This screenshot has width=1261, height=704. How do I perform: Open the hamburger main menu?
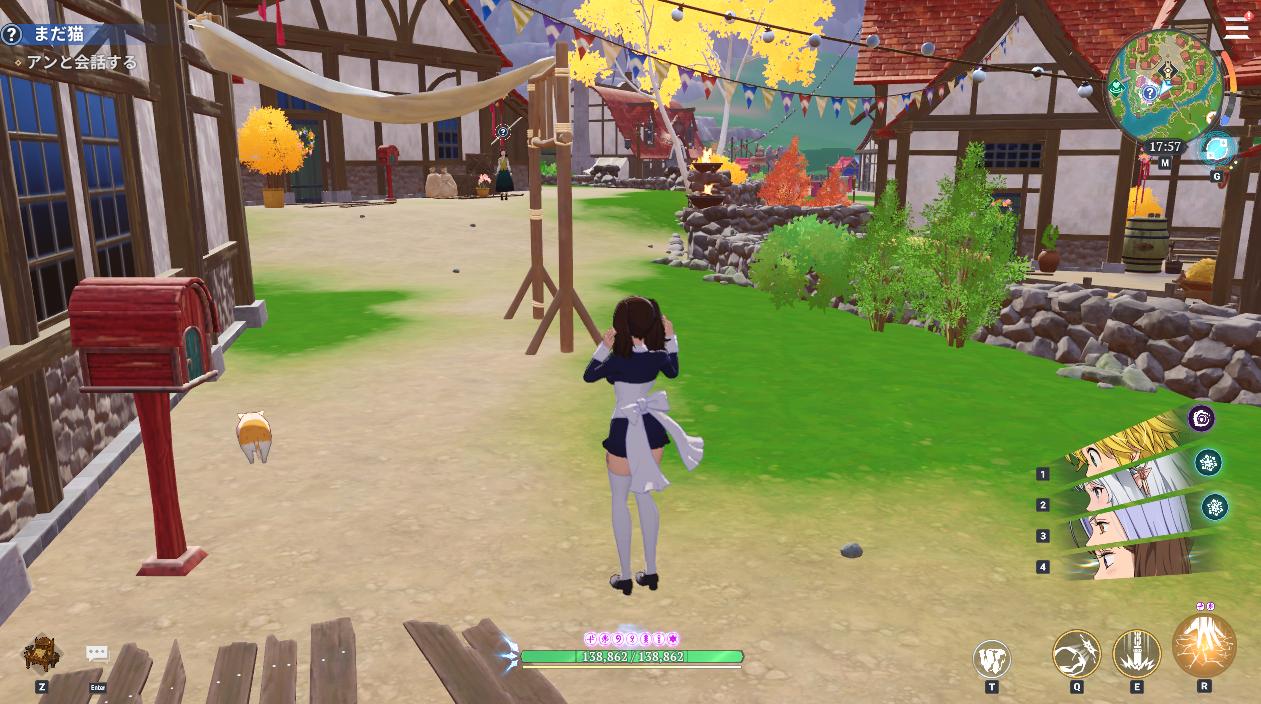tap(1236, 27)
